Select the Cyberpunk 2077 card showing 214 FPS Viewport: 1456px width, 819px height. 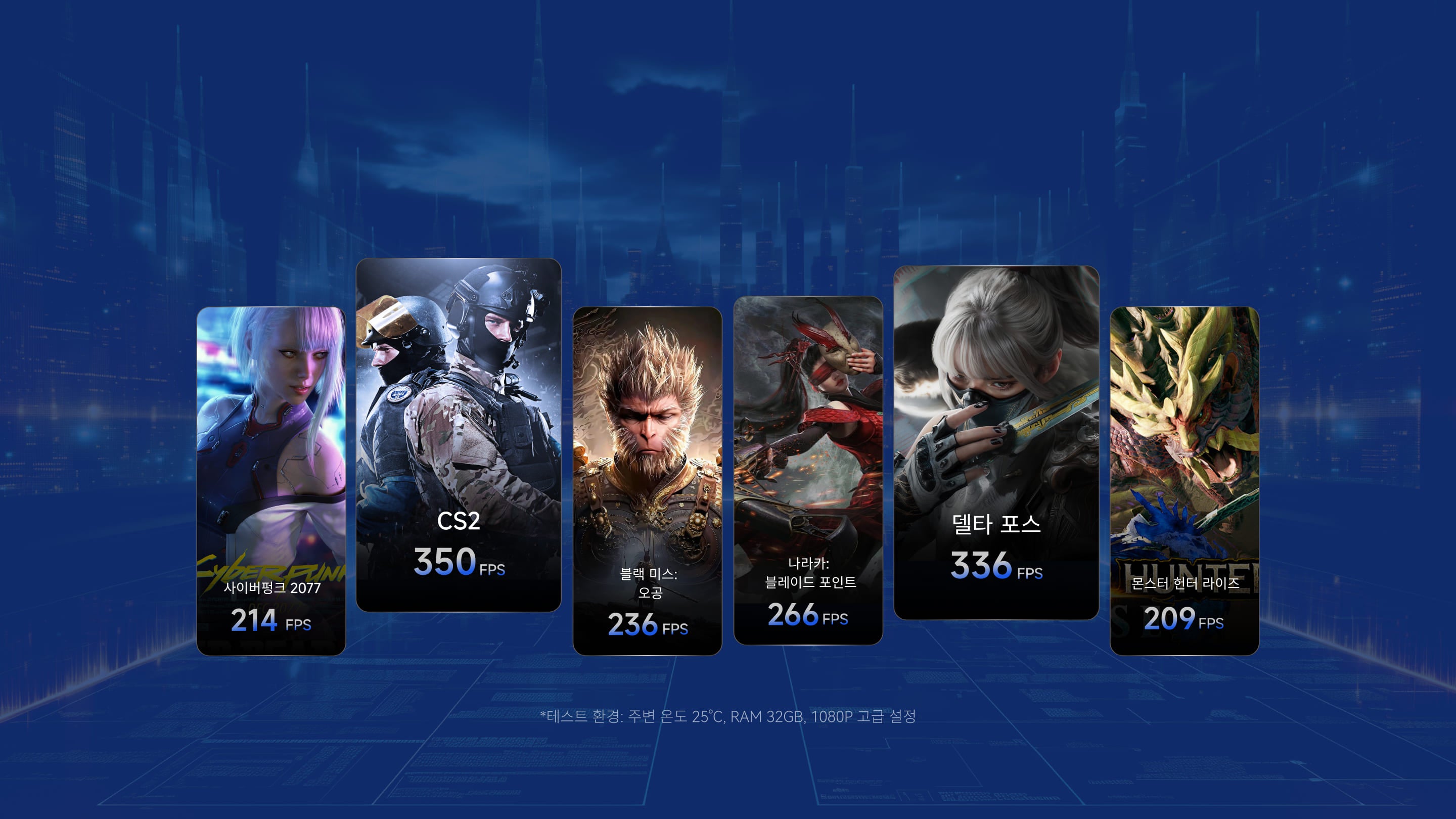(x=271, y=480)
